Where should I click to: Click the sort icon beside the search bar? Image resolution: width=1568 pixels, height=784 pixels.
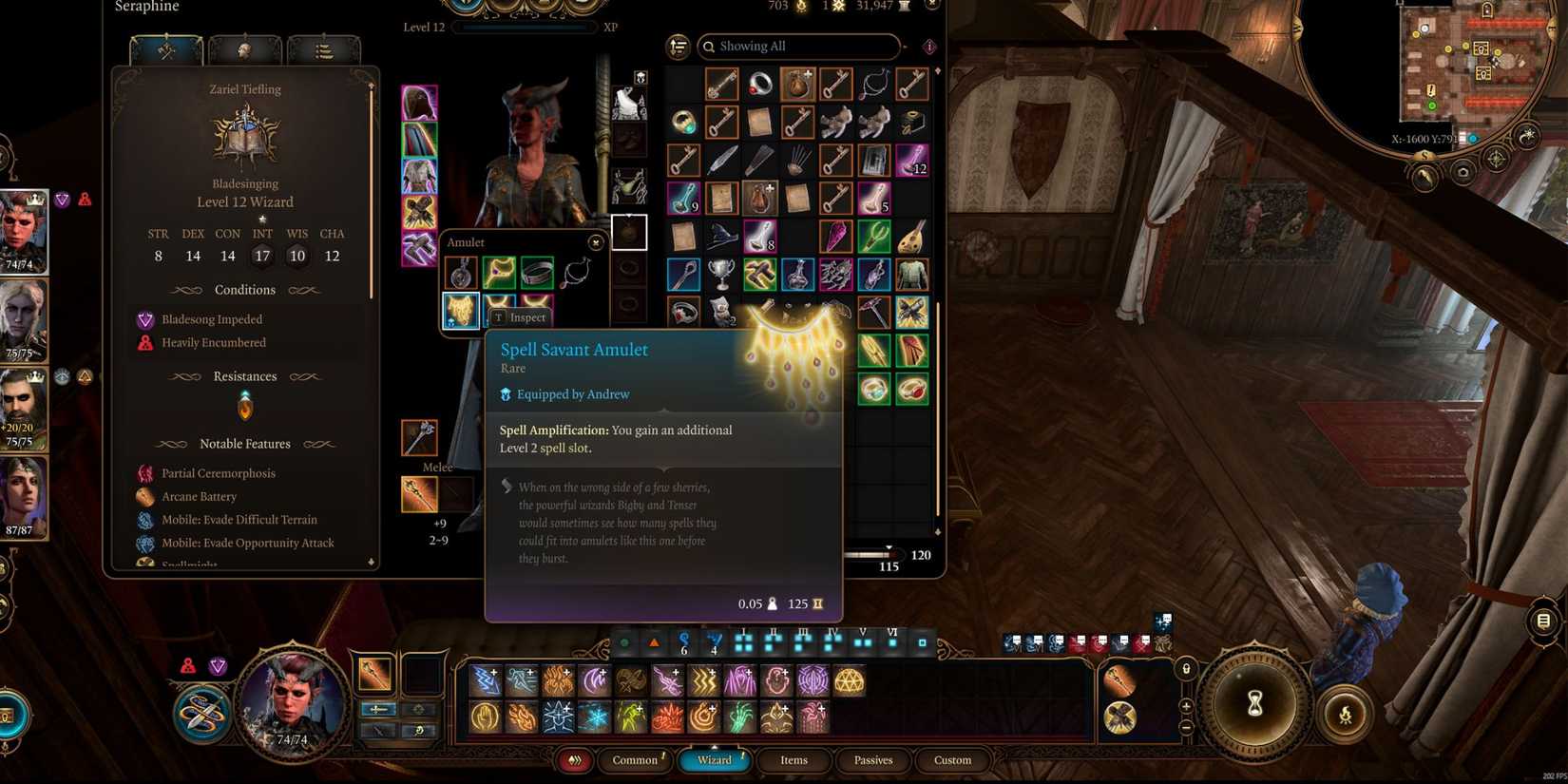point(678,46)
